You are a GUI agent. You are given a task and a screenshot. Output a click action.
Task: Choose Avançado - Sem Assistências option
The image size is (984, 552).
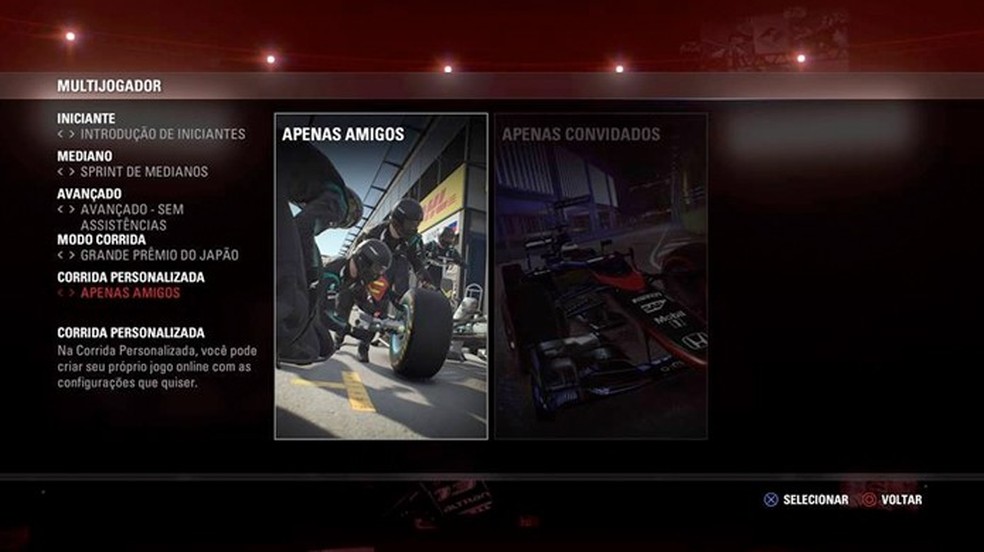(132, 217)
